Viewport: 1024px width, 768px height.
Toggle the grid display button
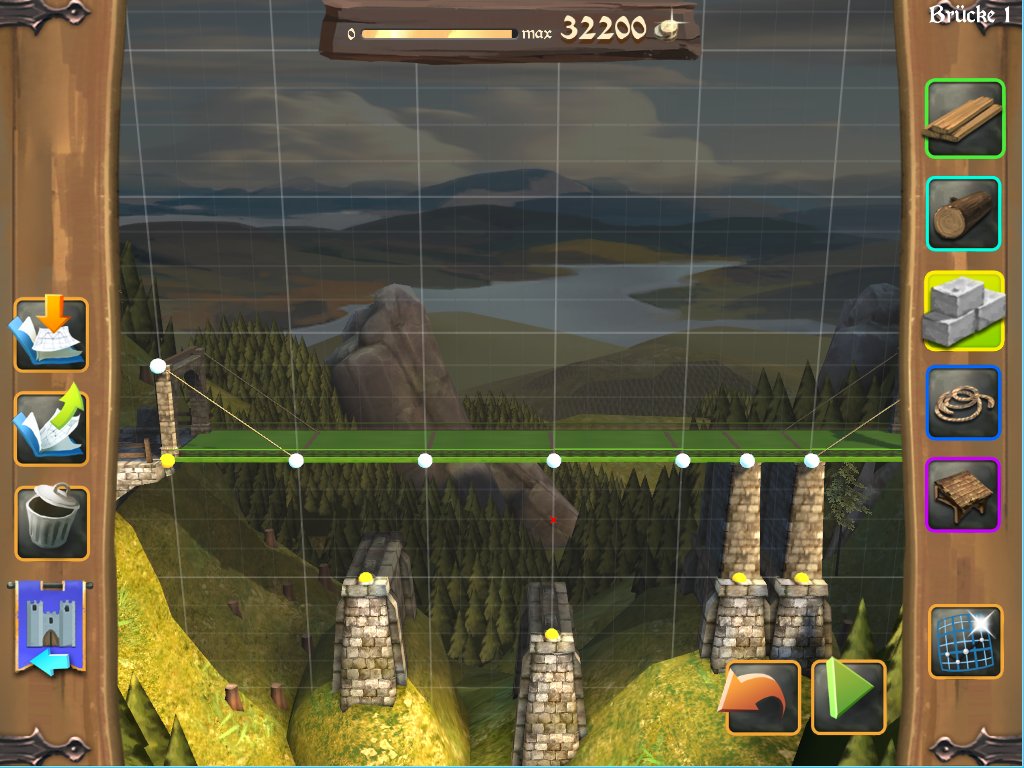point(964,641)
